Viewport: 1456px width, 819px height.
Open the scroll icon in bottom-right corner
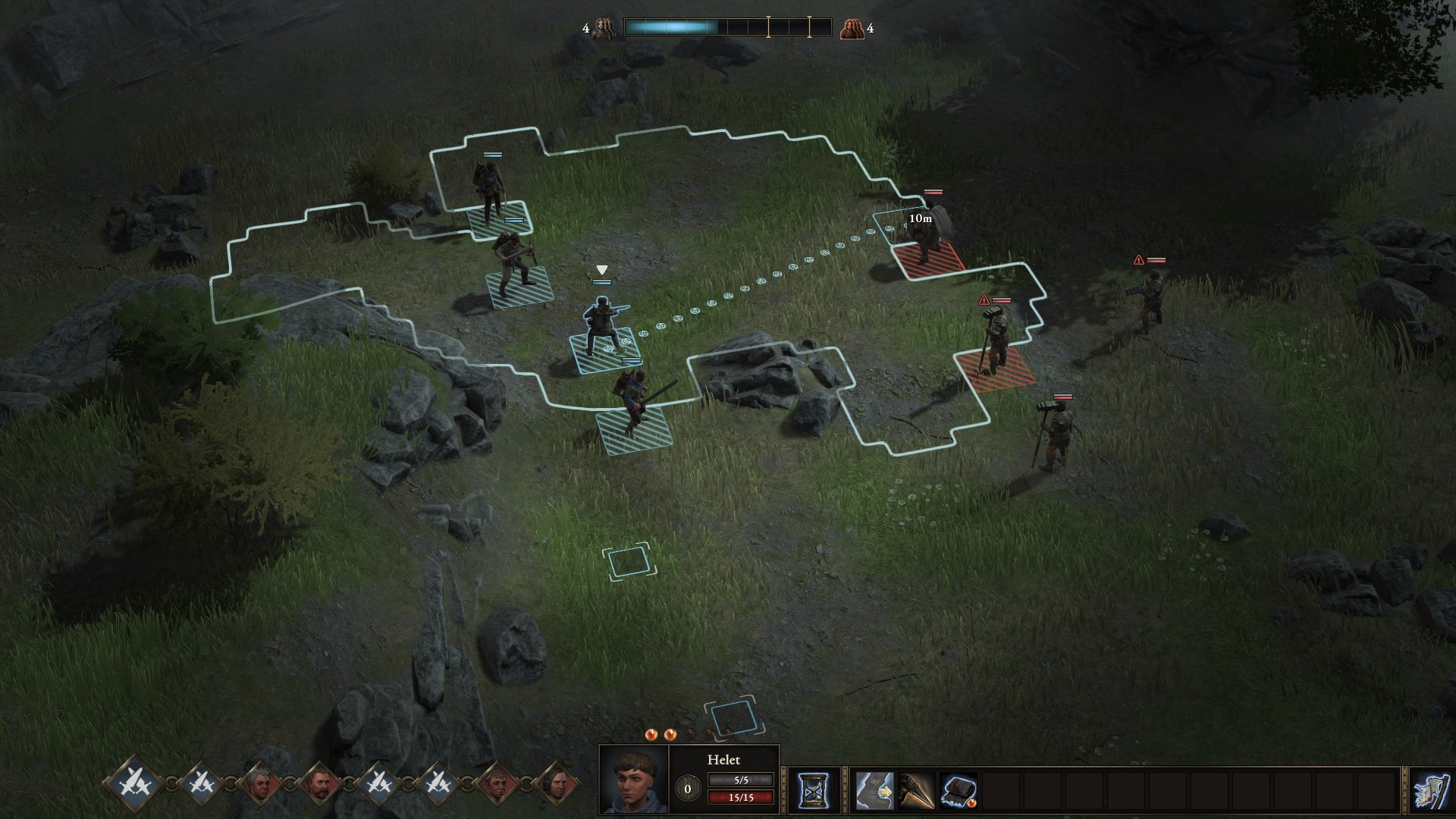tap(1429, 792)
